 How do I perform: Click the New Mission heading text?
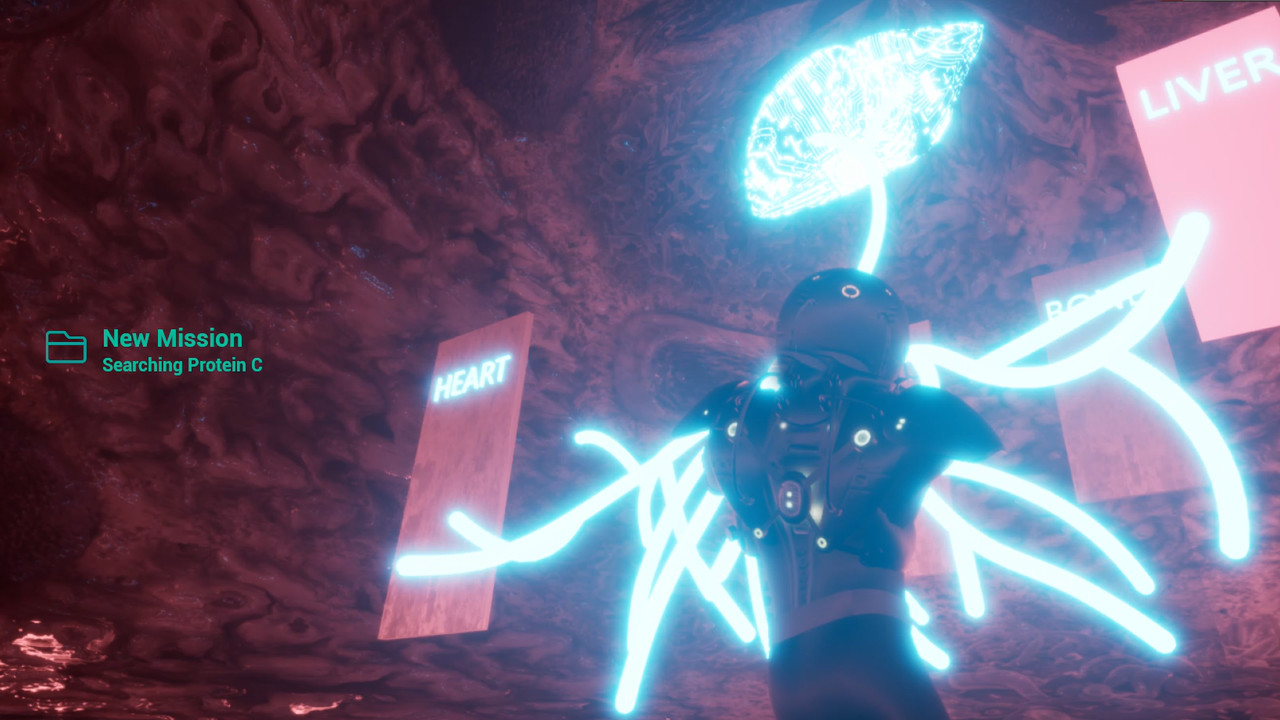point(172,339)
